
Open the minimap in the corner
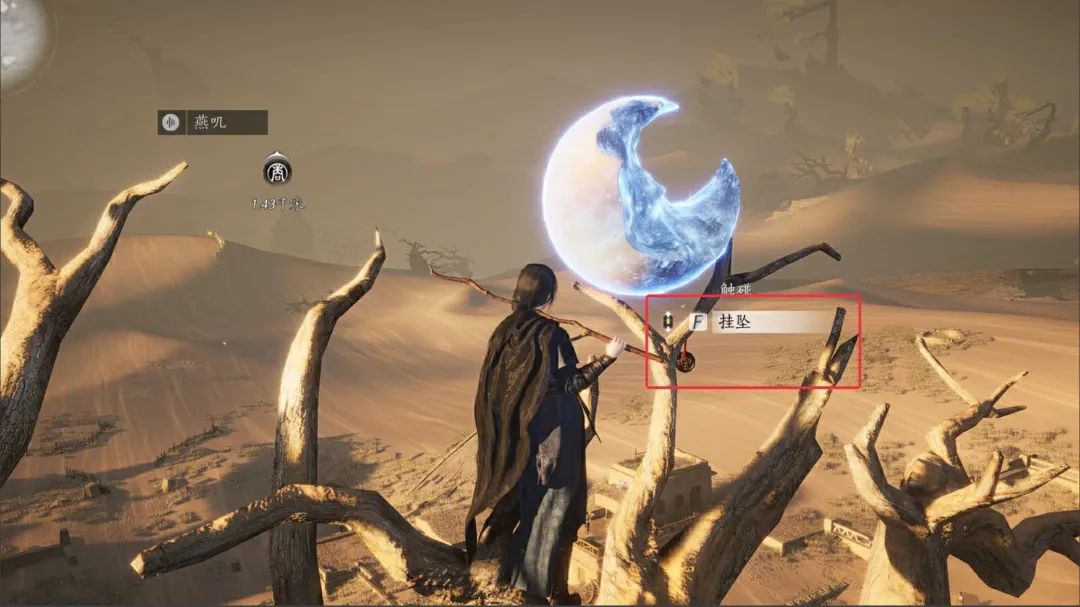(x=20, y=40)
